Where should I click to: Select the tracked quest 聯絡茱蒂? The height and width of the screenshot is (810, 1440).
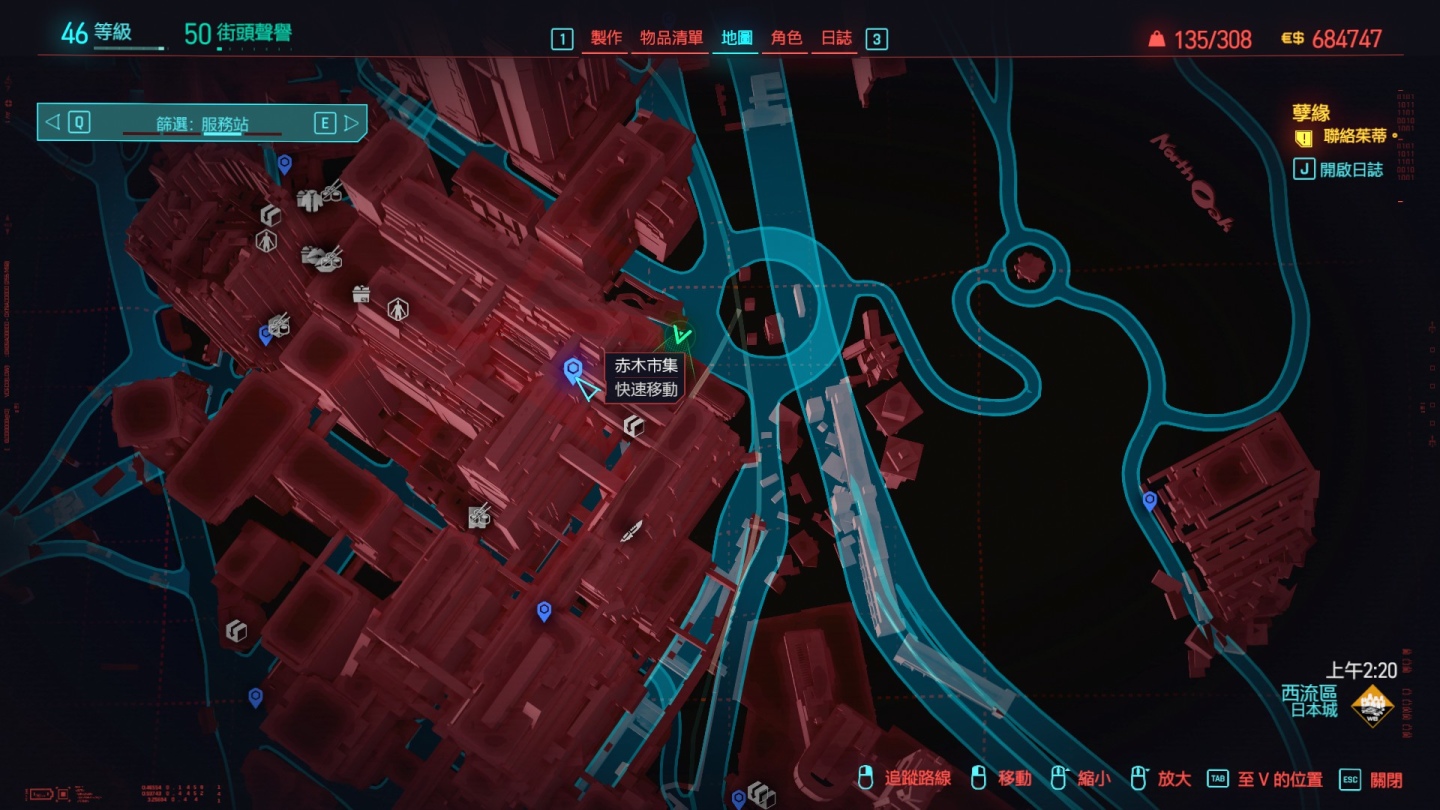1354,137
